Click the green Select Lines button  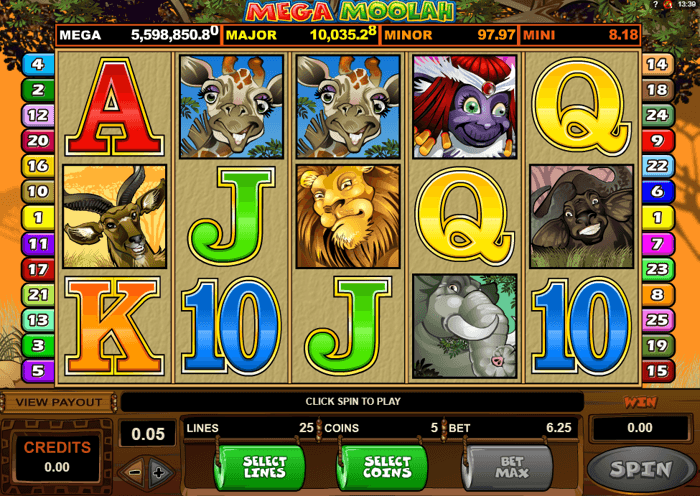[264, 467]
